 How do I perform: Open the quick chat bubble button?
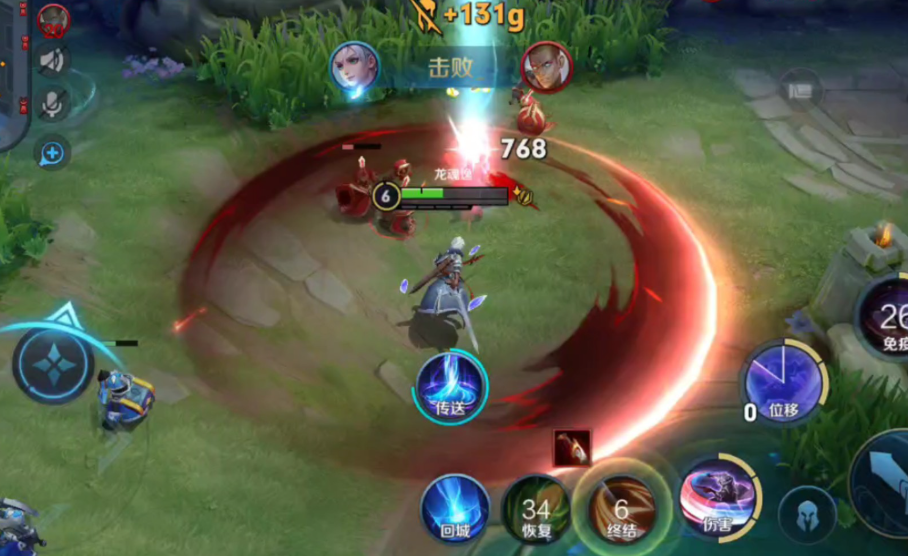click(52, 153)
